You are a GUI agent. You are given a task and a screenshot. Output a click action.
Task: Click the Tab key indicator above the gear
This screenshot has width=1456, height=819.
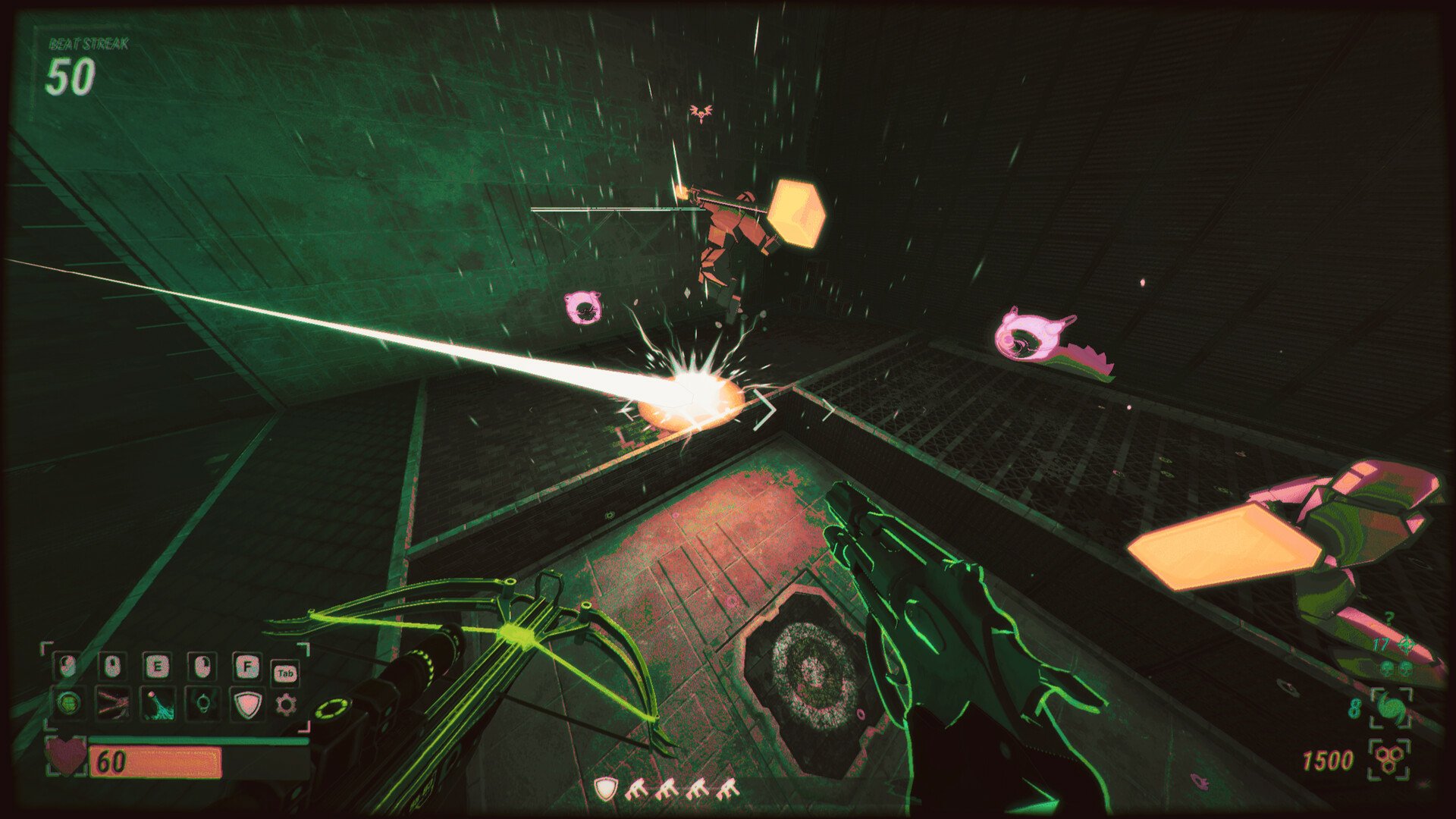287,673
